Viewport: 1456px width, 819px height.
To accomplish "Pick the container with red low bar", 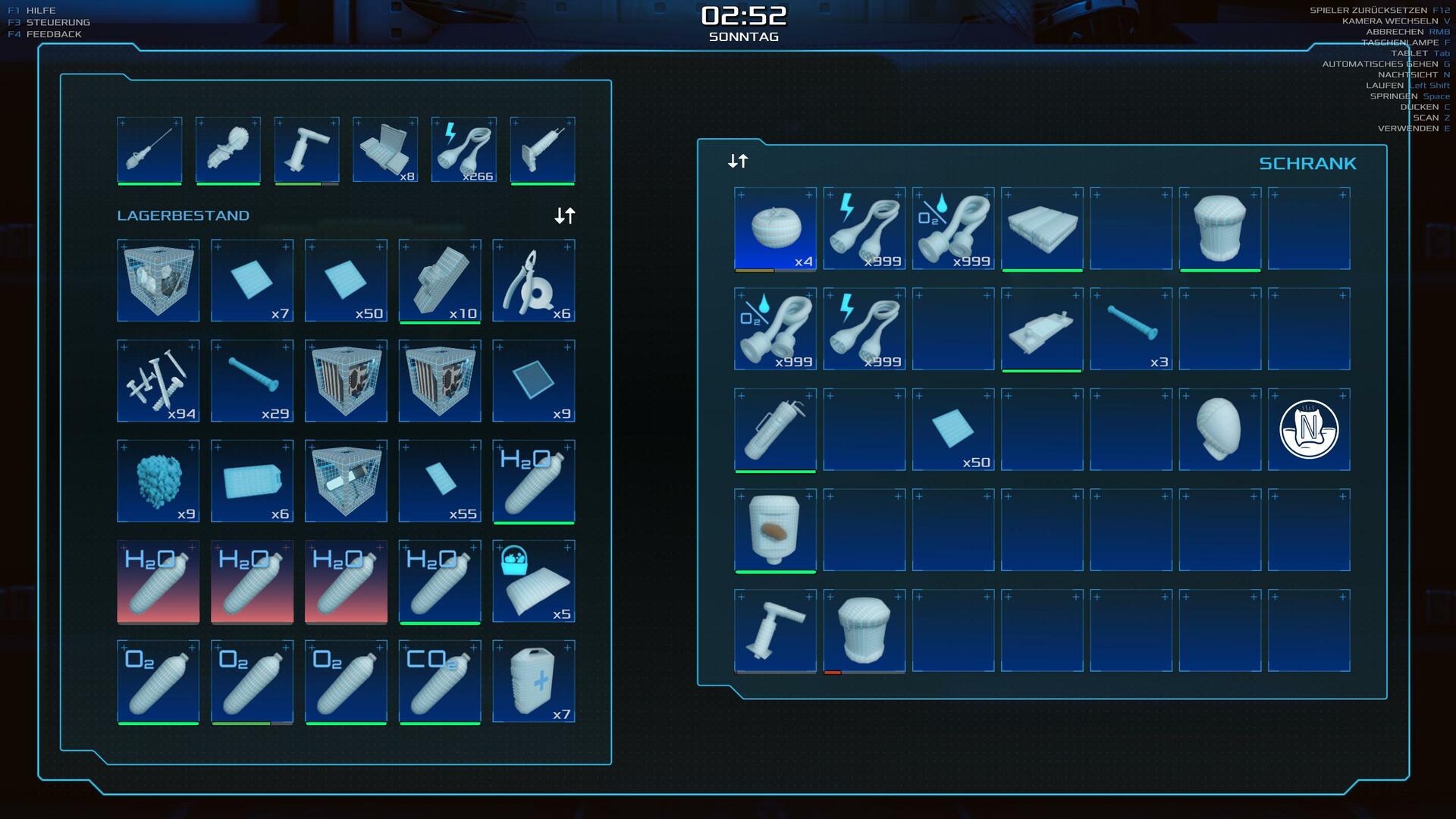I will (x=864, y=630).
